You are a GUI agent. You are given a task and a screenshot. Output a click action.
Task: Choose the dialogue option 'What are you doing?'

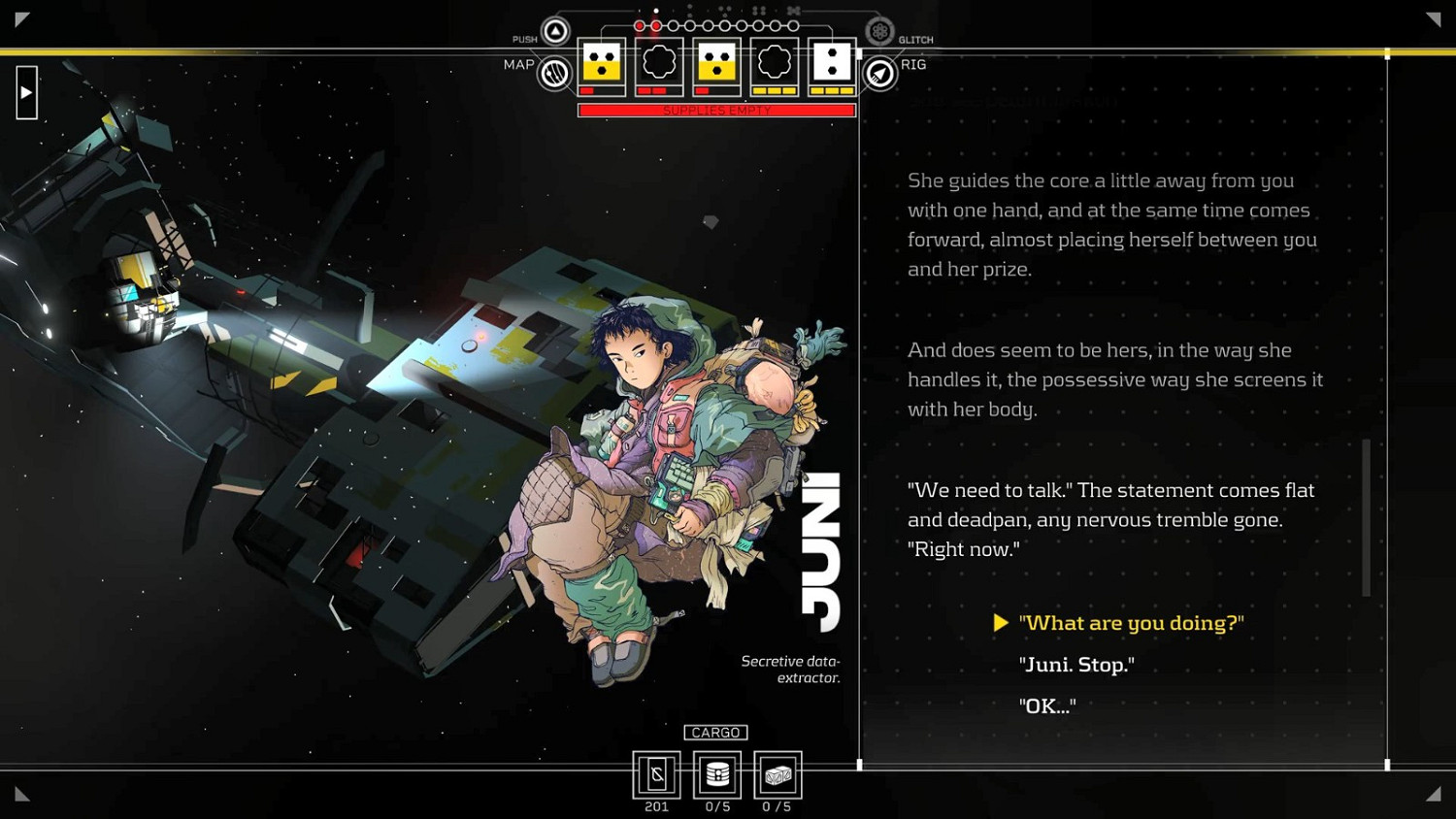click(1131, 622)
